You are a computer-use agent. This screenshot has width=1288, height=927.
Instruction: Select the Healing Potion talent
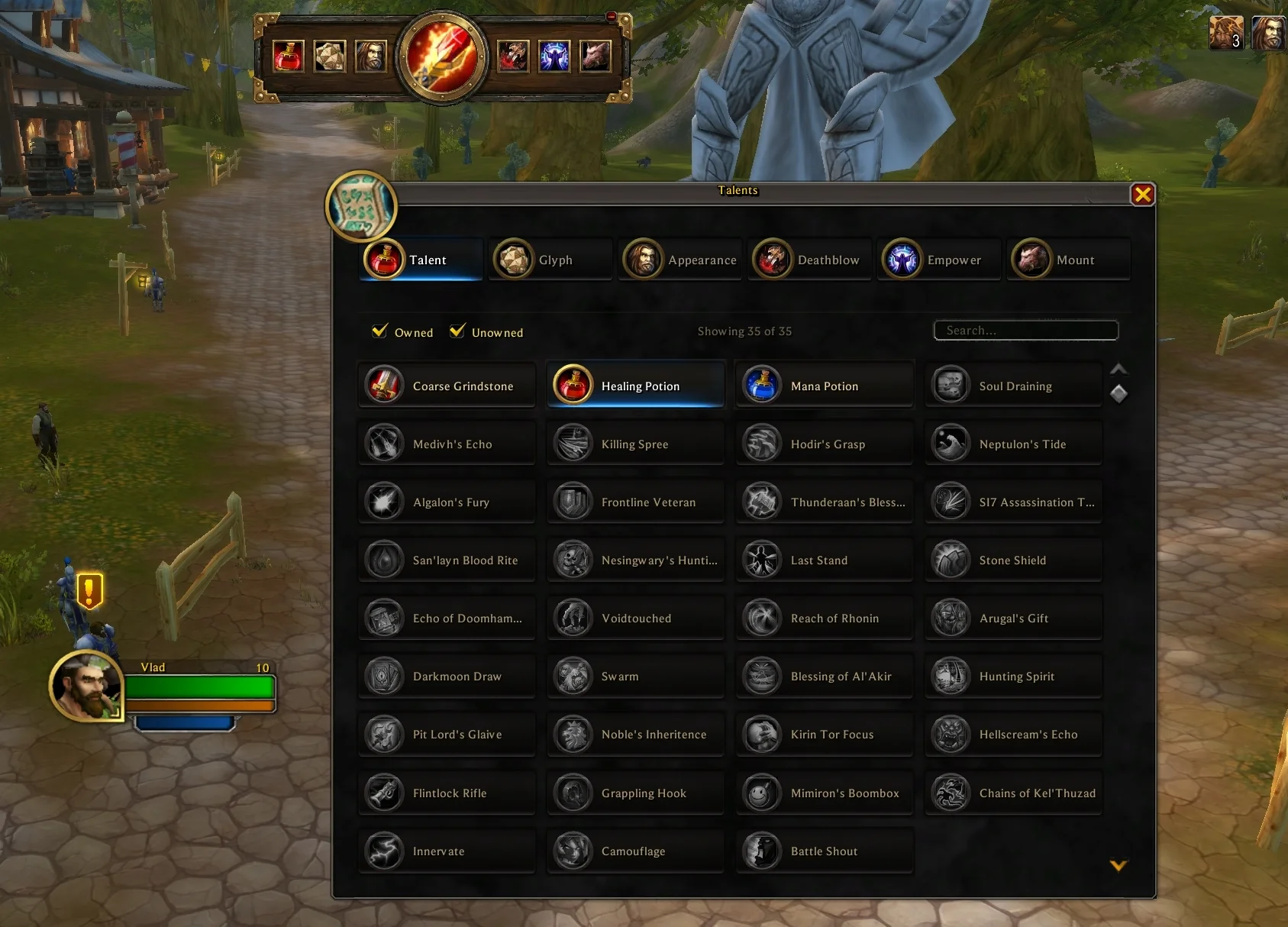pyautogui.click(x=635, y=385)
